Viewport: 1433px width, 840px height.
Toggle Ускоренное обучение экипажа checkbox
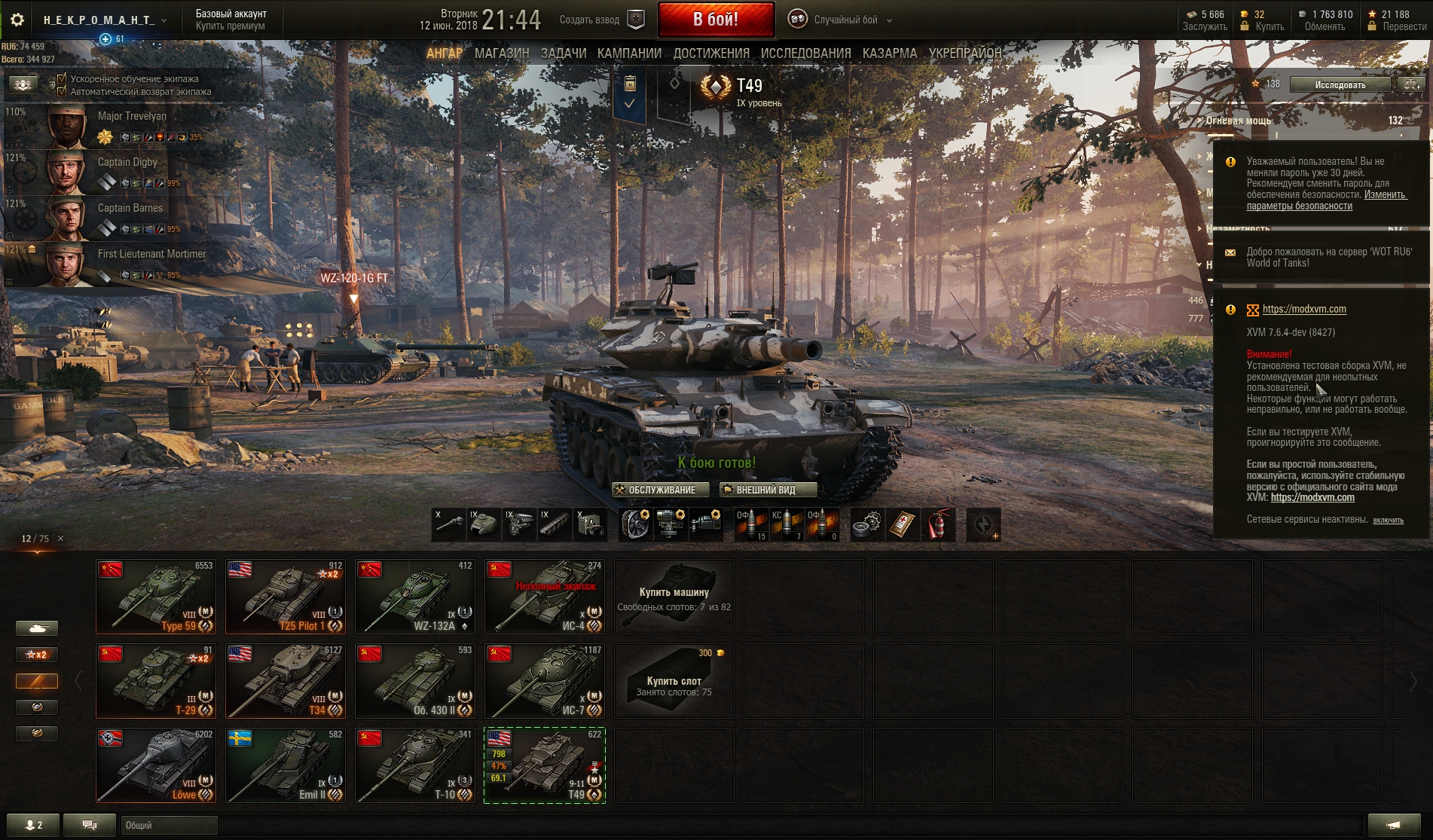click(63, 78)
